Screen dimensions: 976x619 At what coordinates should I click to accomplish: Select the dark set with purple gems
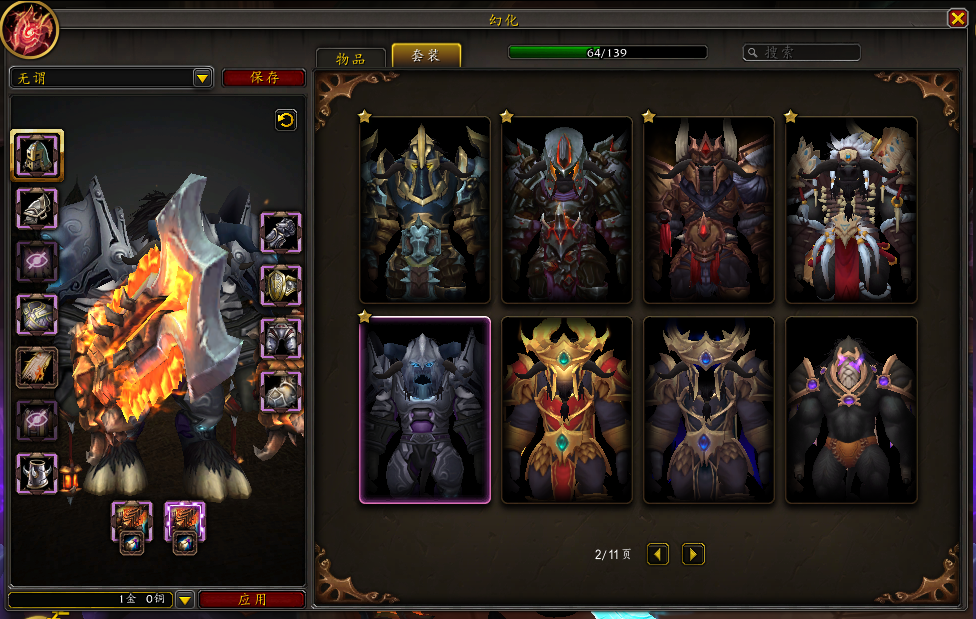click(851, 410)
